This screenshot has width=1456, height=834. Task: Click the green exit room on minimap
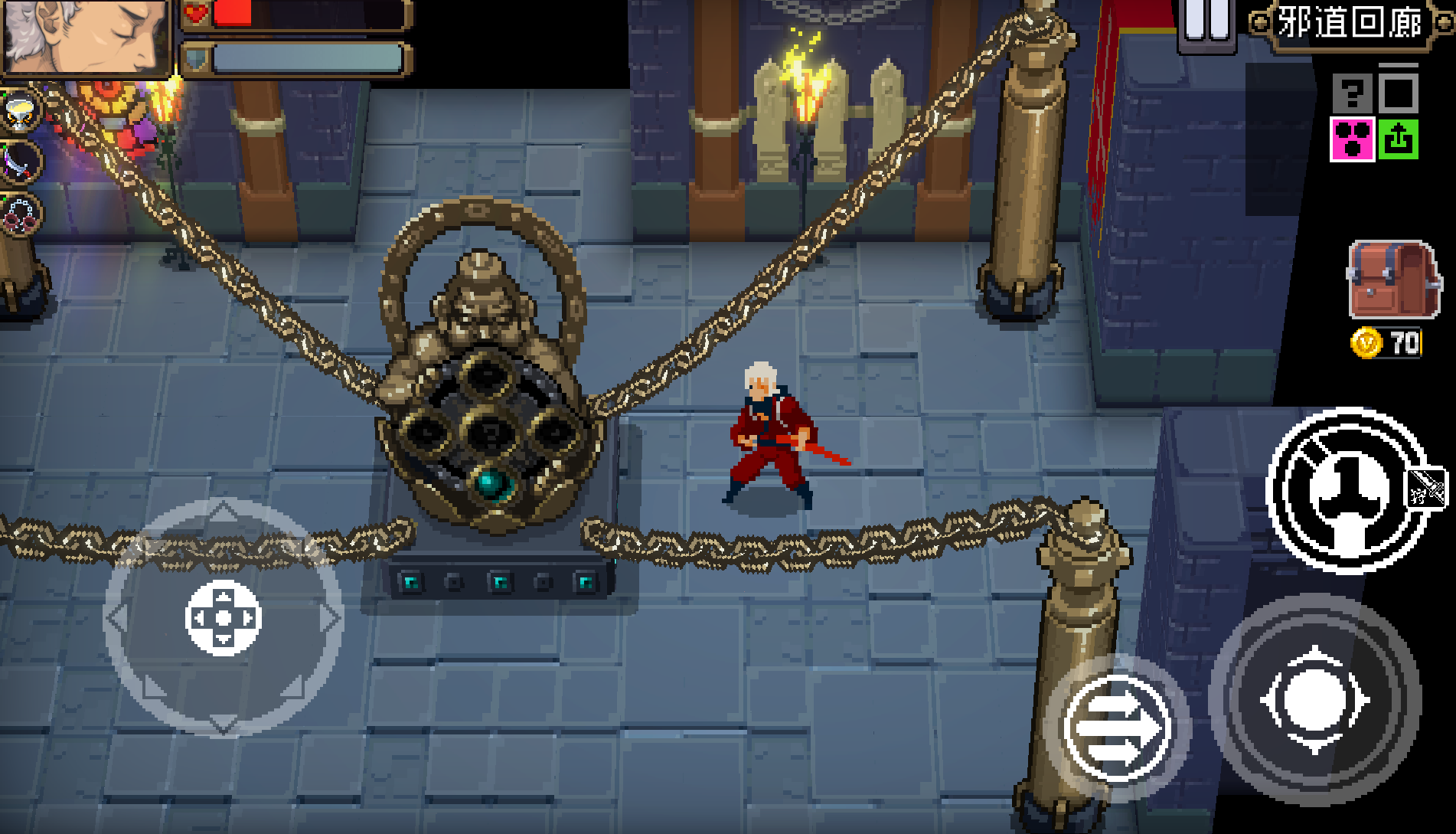pos(1399,139)
